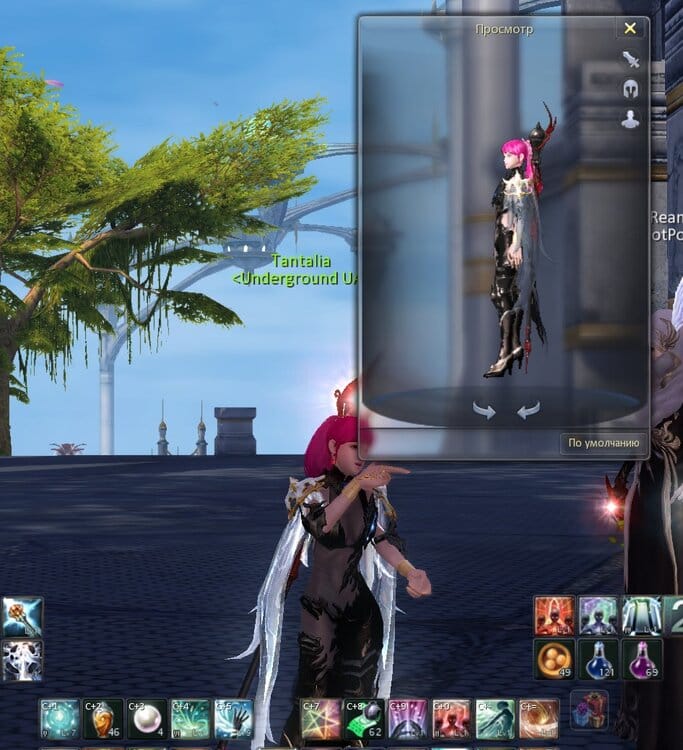Image resolution: width=683 pixels, height=750 pixels.
Task: Close the Просмотр preview window
Action: 630,29
